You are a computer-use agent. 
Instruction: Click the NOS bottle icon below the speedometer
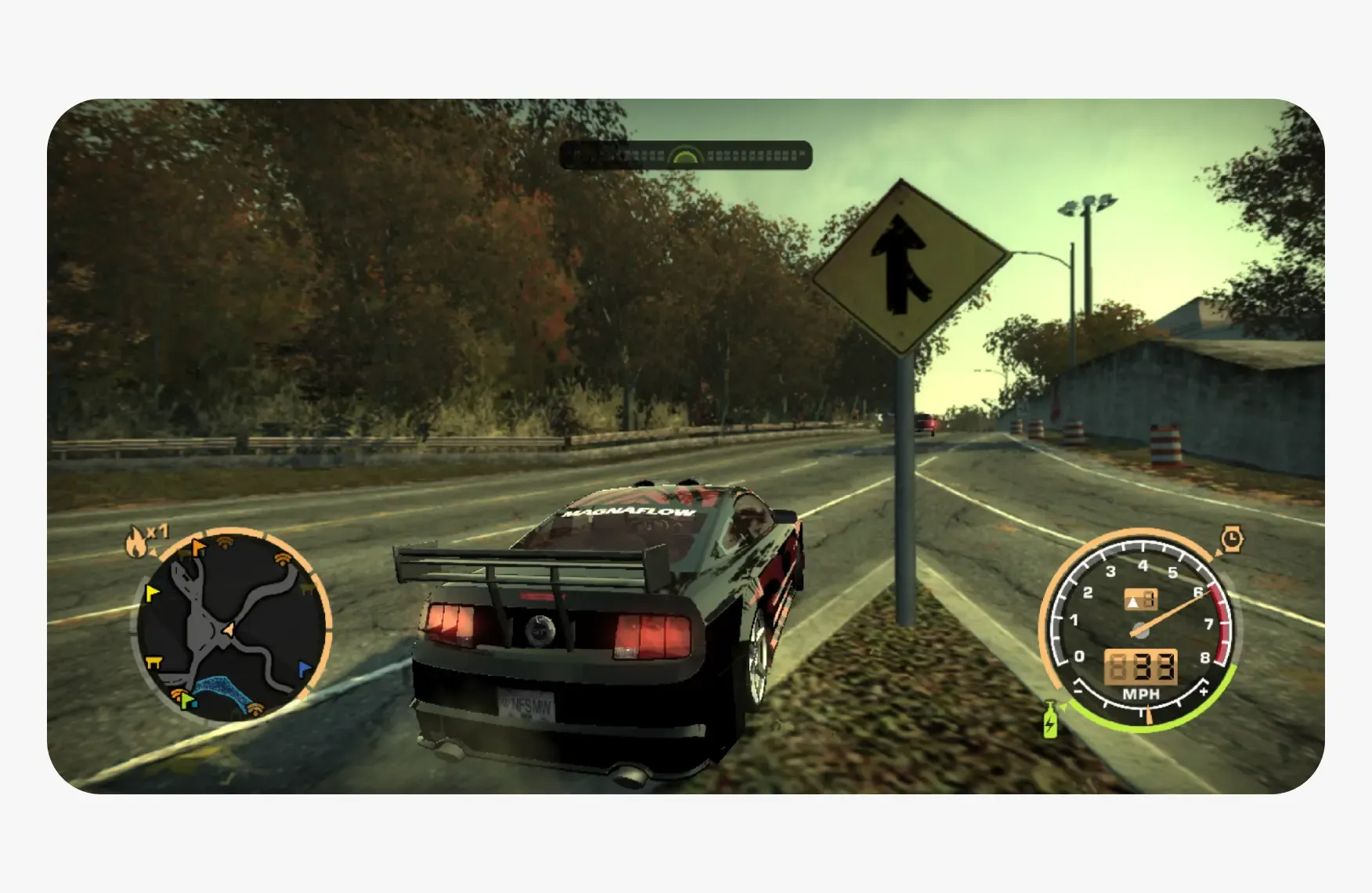1050,720
